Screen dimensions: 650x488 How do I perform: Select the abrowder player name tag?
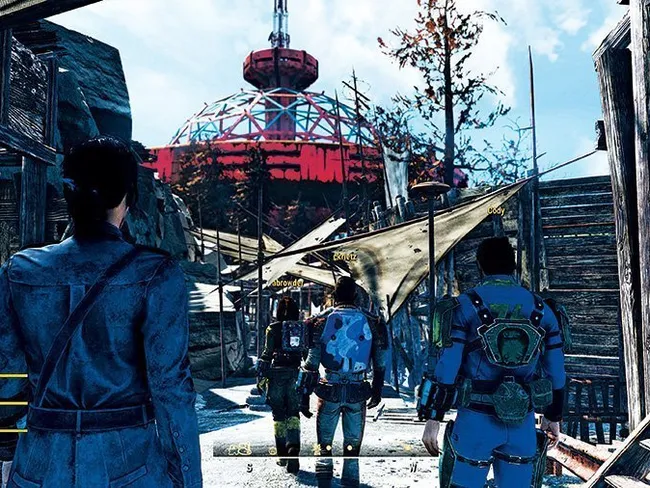point(287,282)
